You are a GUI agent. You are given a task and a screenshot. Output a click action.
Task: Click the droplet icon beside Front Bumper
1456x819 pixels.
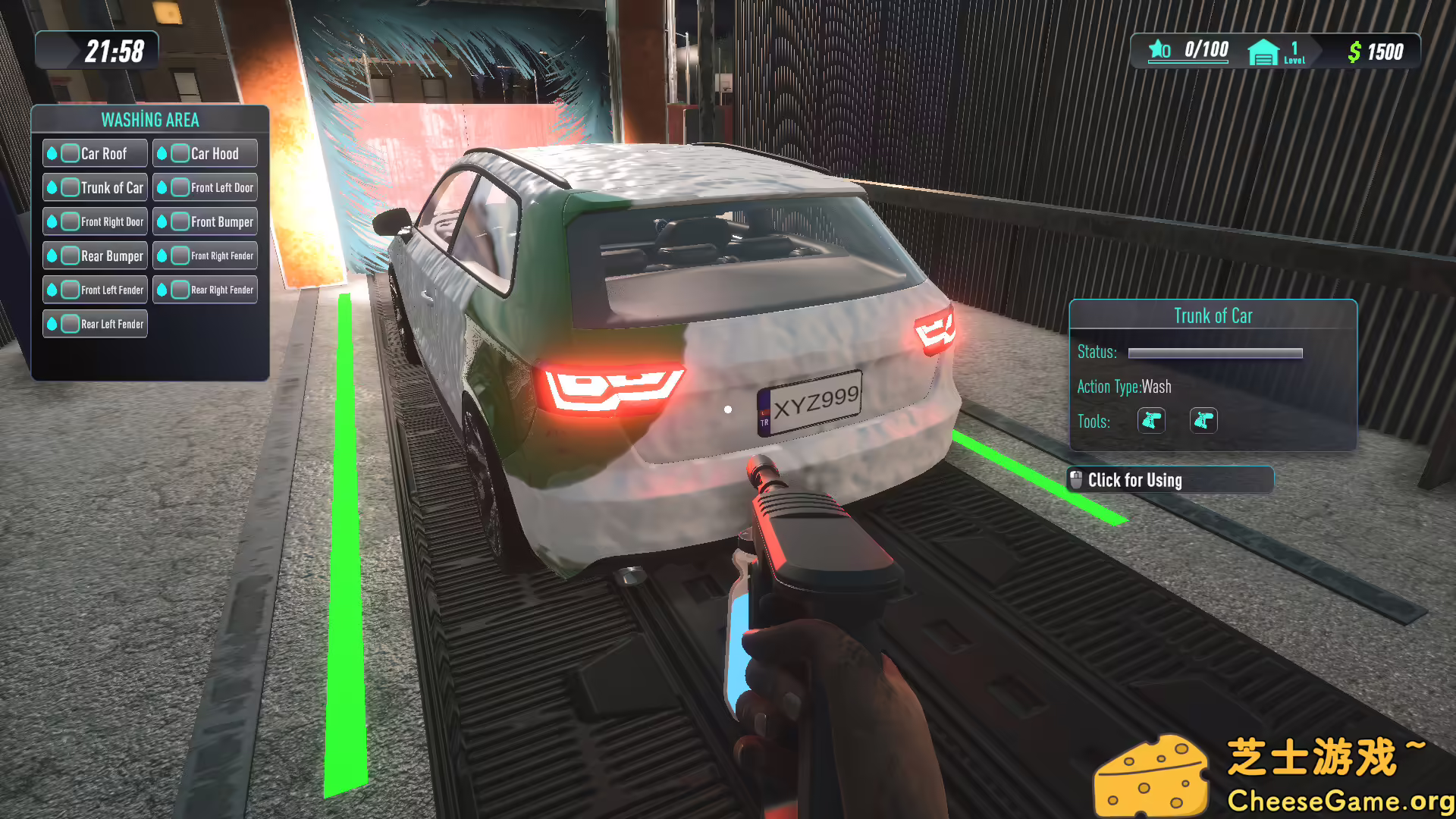pos(162,221)
